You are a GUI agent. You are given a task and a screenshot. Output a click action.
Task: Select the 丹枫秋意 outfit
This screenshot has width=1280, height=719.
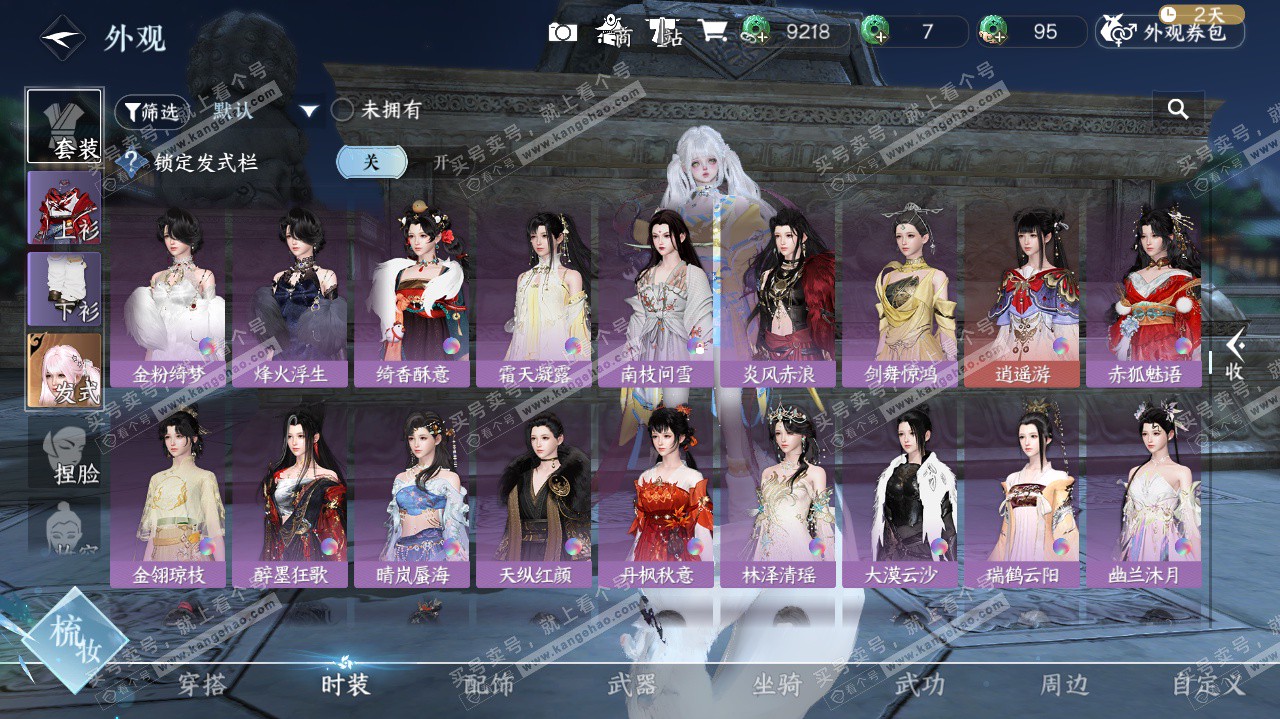[x=657, y=495]
